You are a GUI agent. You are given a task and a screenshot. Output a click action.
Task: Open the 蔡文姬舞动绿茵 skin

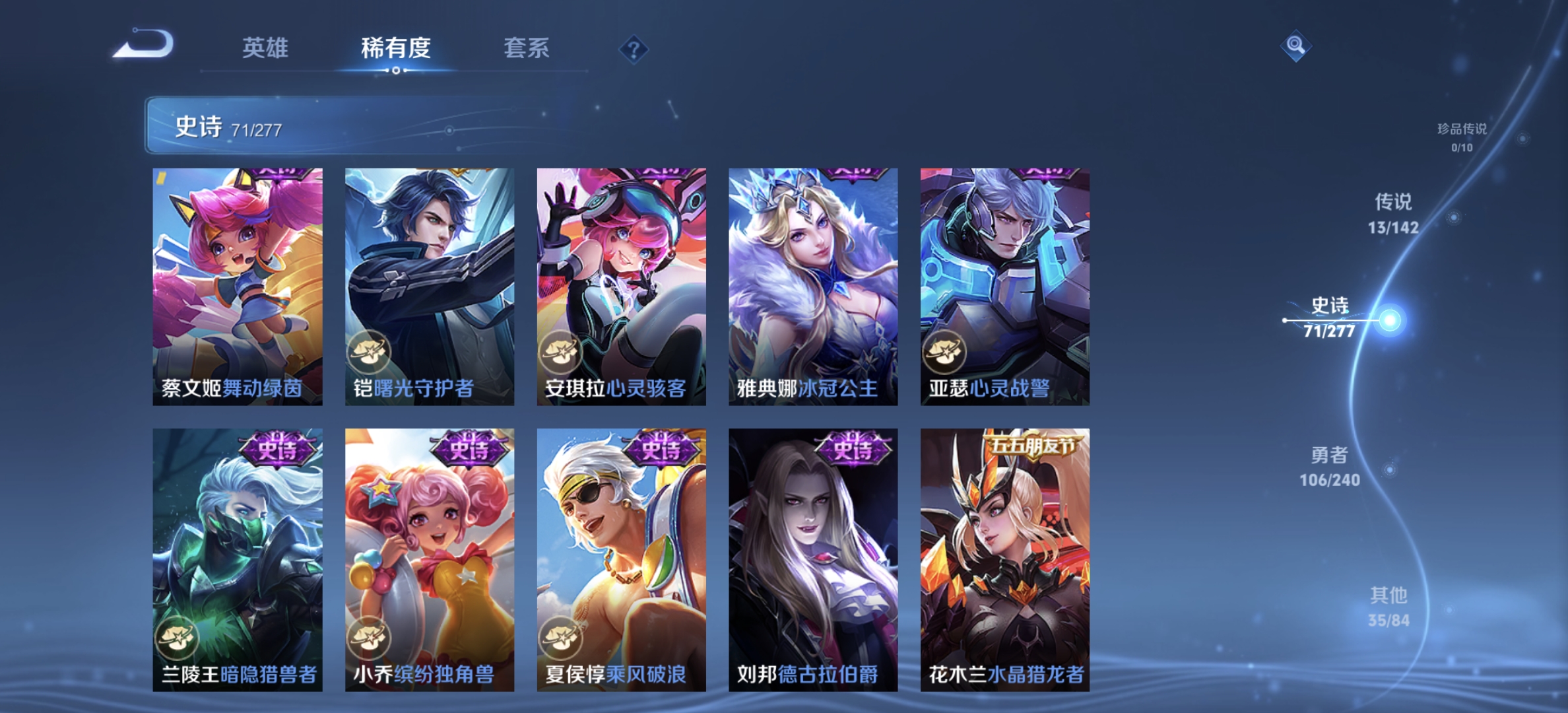click(236, 284)
